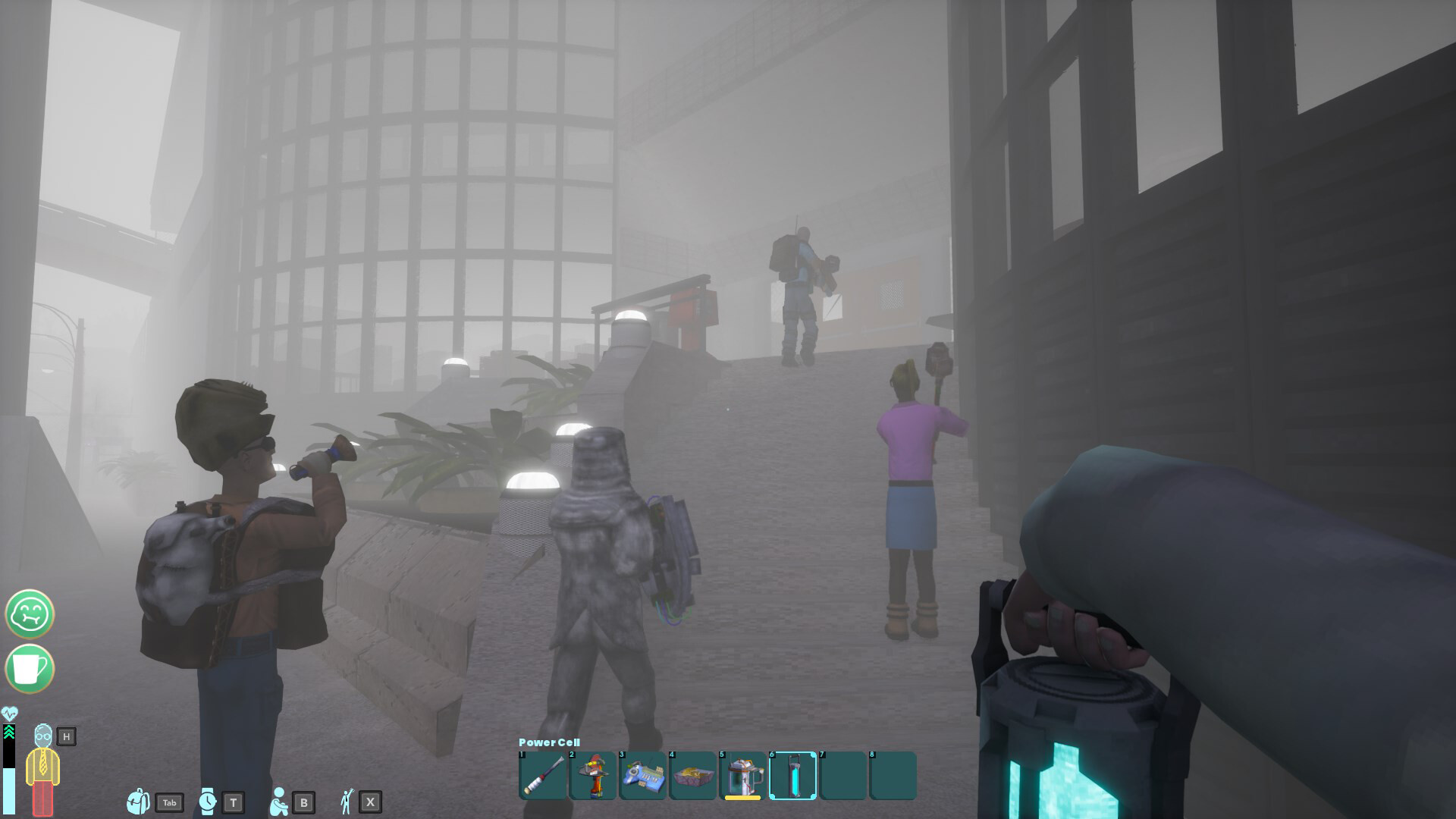Select the food basket in hotbar slot 4
The image size is (1456, 819).
pos(693,775)
